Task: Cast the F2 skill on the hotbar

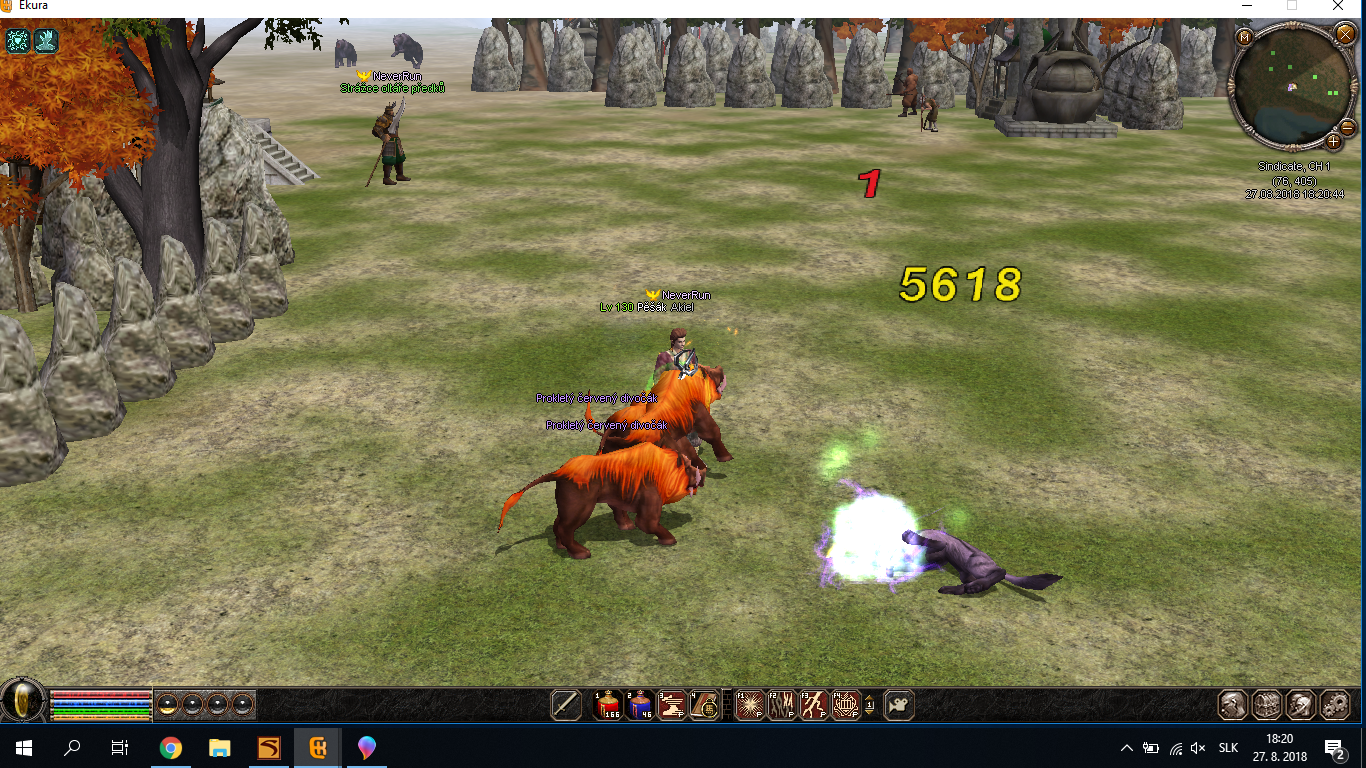Action: pyautogui.click(x=781, y=705)
